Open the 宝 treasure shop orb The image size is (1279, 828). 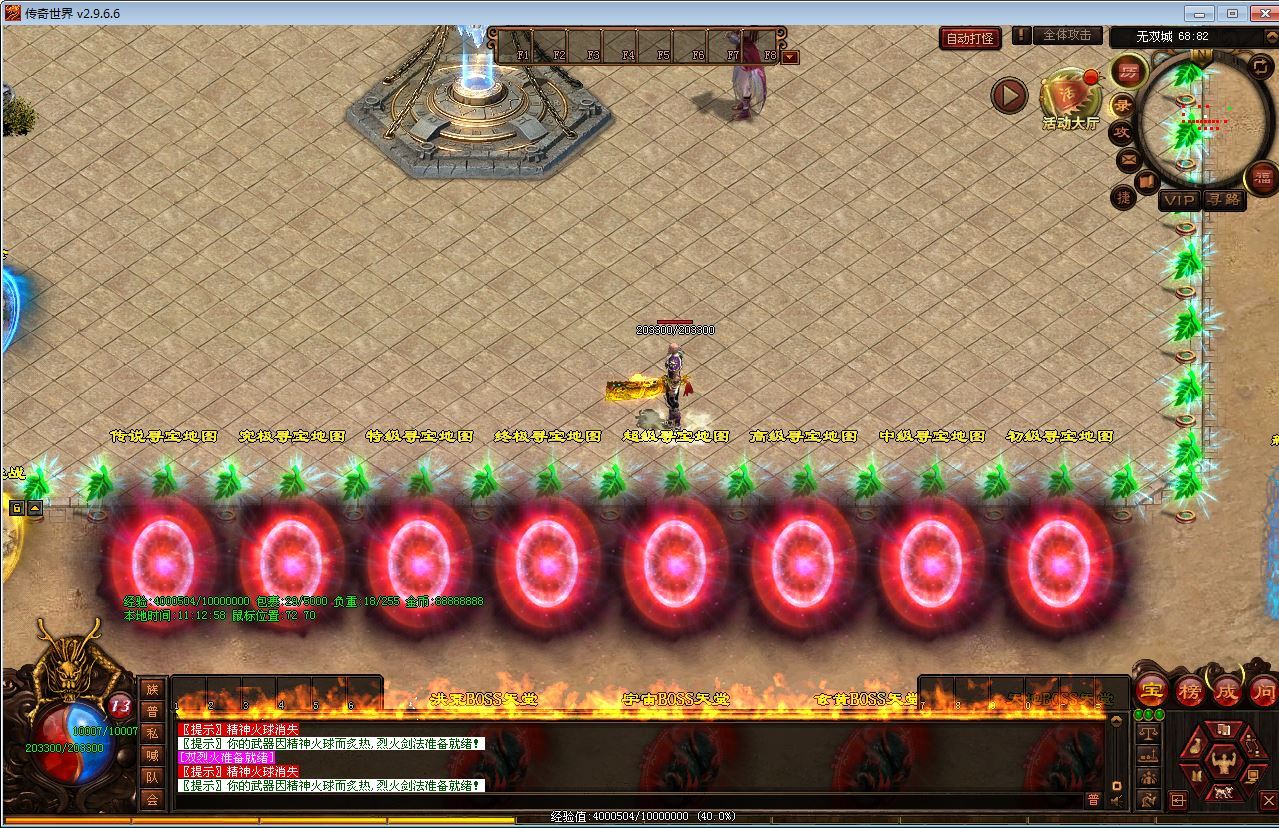point(1152,690)
